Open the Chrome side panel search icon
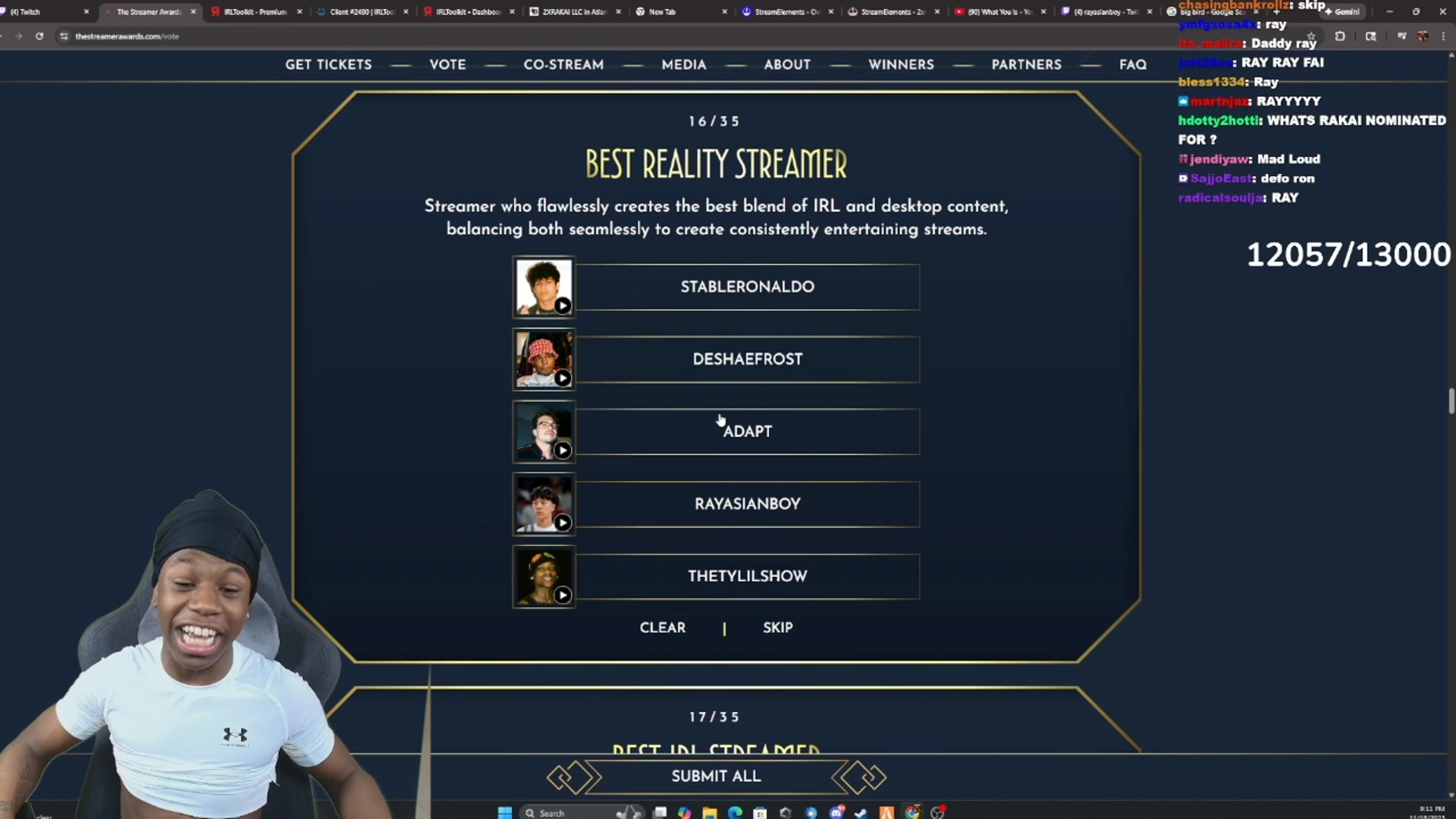The height and width of the screenshot is (819, 1456). pos(1371,36)
